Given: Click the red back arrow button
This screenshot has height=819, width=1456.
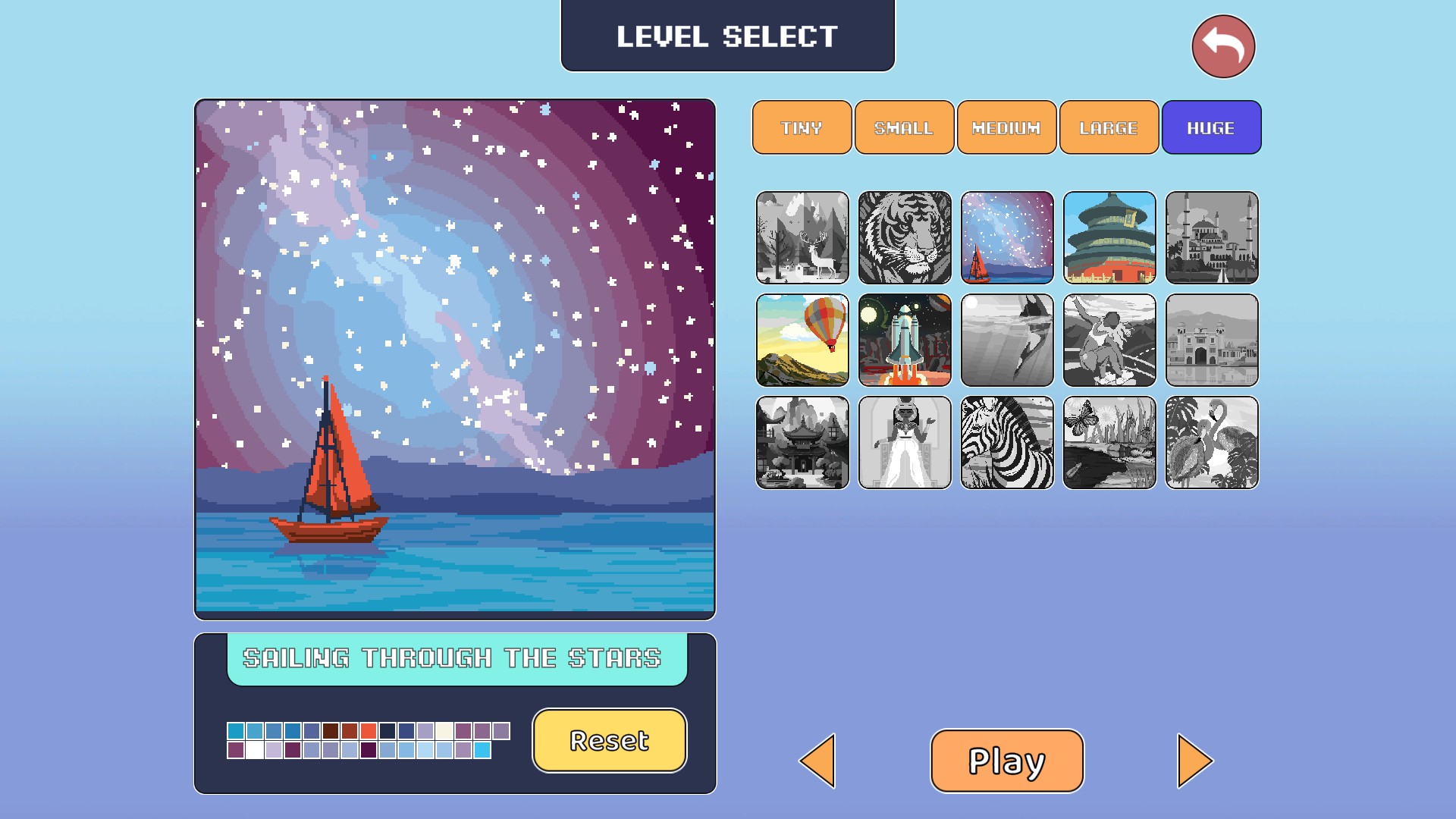Looking at the screenshot, I should pyautogui.click(x=1223, y=47).
